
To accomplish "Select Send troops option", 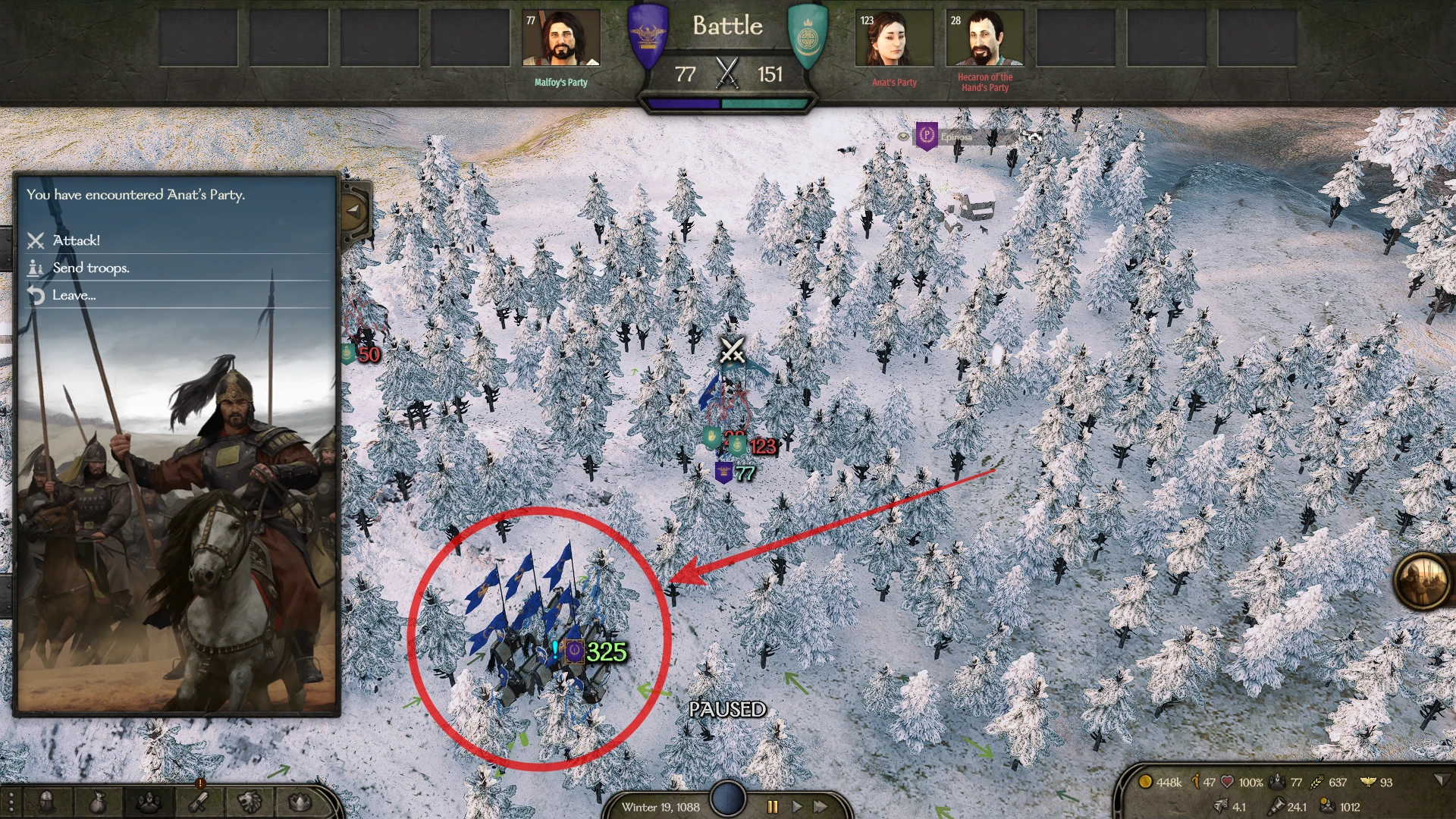I will point(91,268).
